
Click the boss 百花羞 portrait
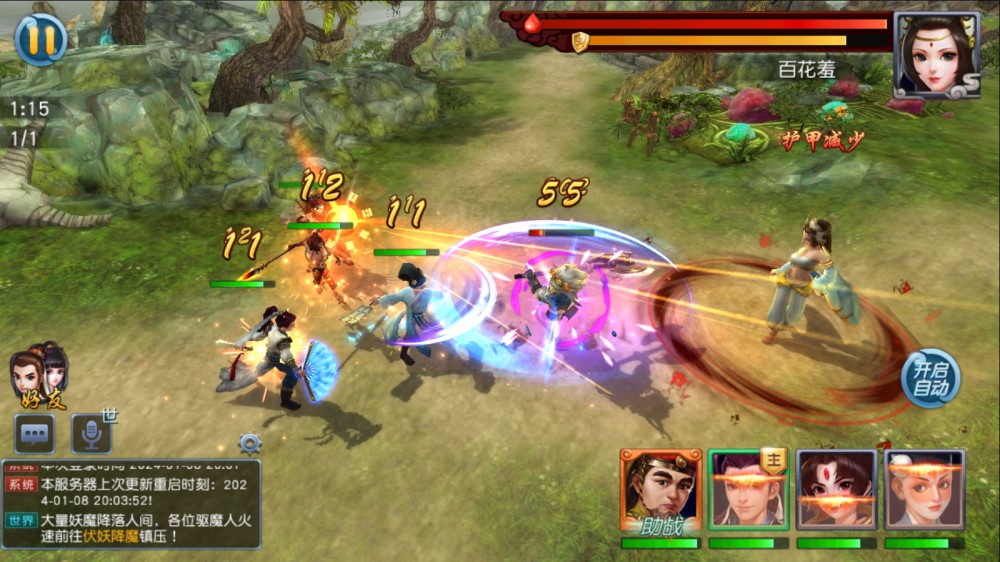(x=936, y=54)
